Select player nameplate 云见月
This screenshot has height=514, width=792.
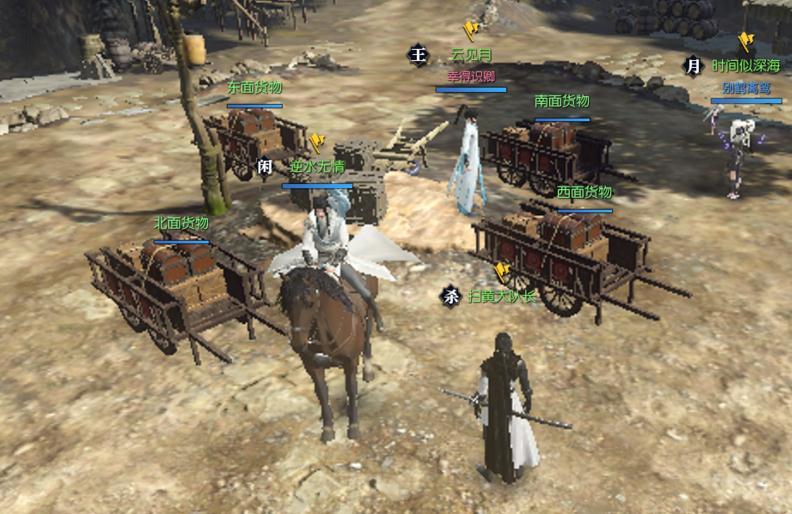point(471,54)
